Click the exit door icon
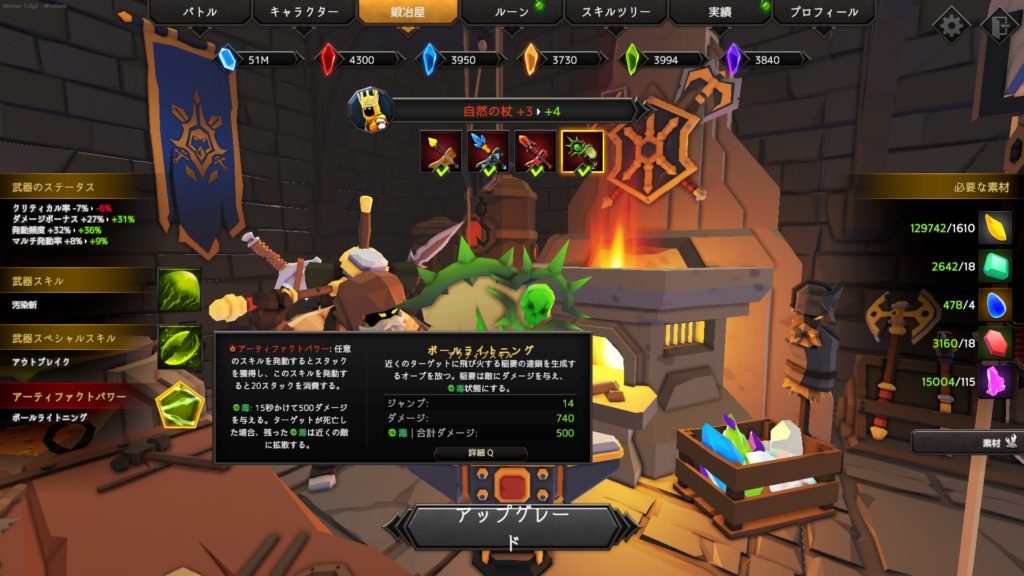 click(1000, 25)
